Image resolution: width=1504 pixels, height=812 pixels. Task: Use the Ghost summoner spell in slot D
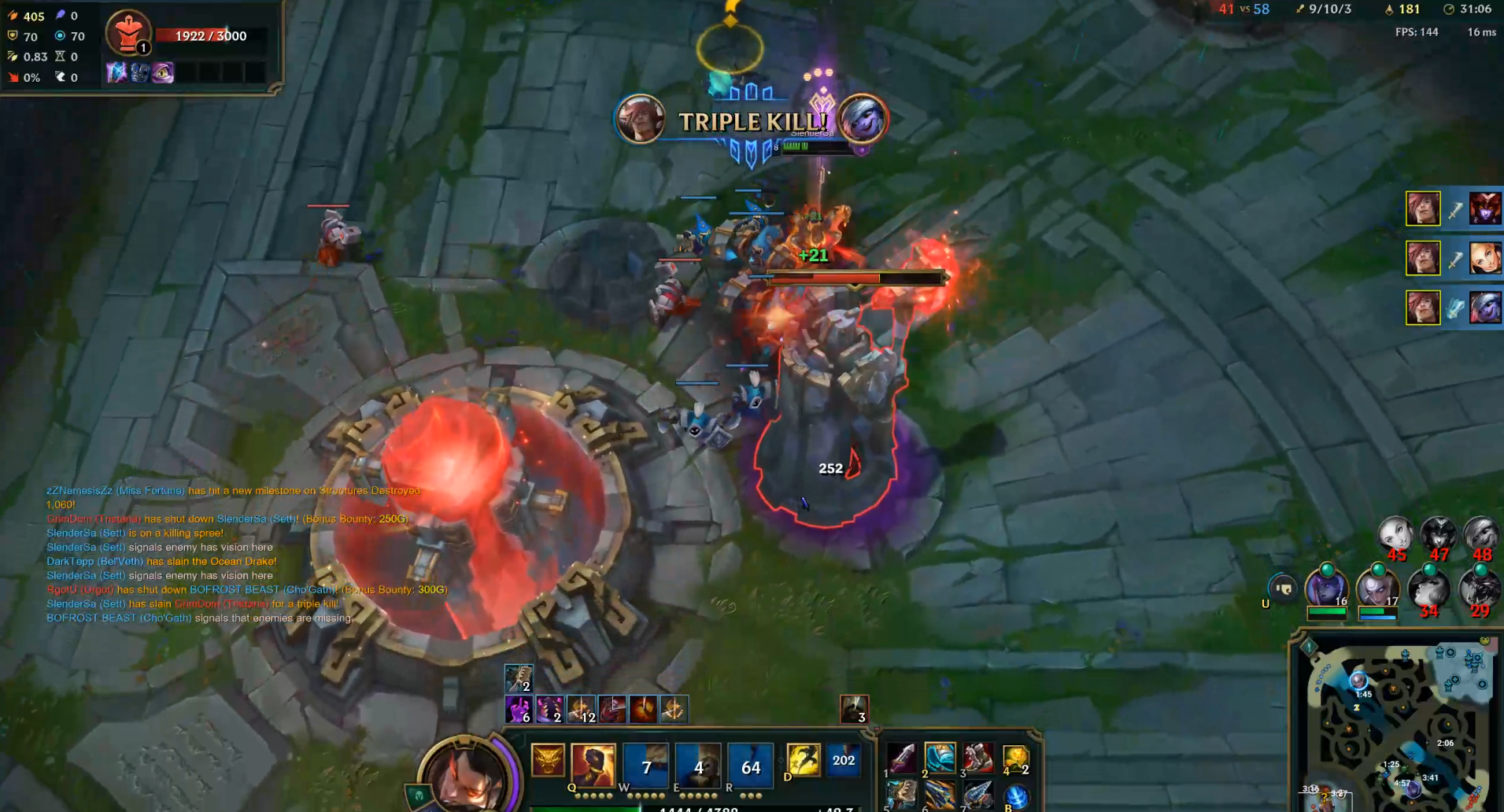804,759
